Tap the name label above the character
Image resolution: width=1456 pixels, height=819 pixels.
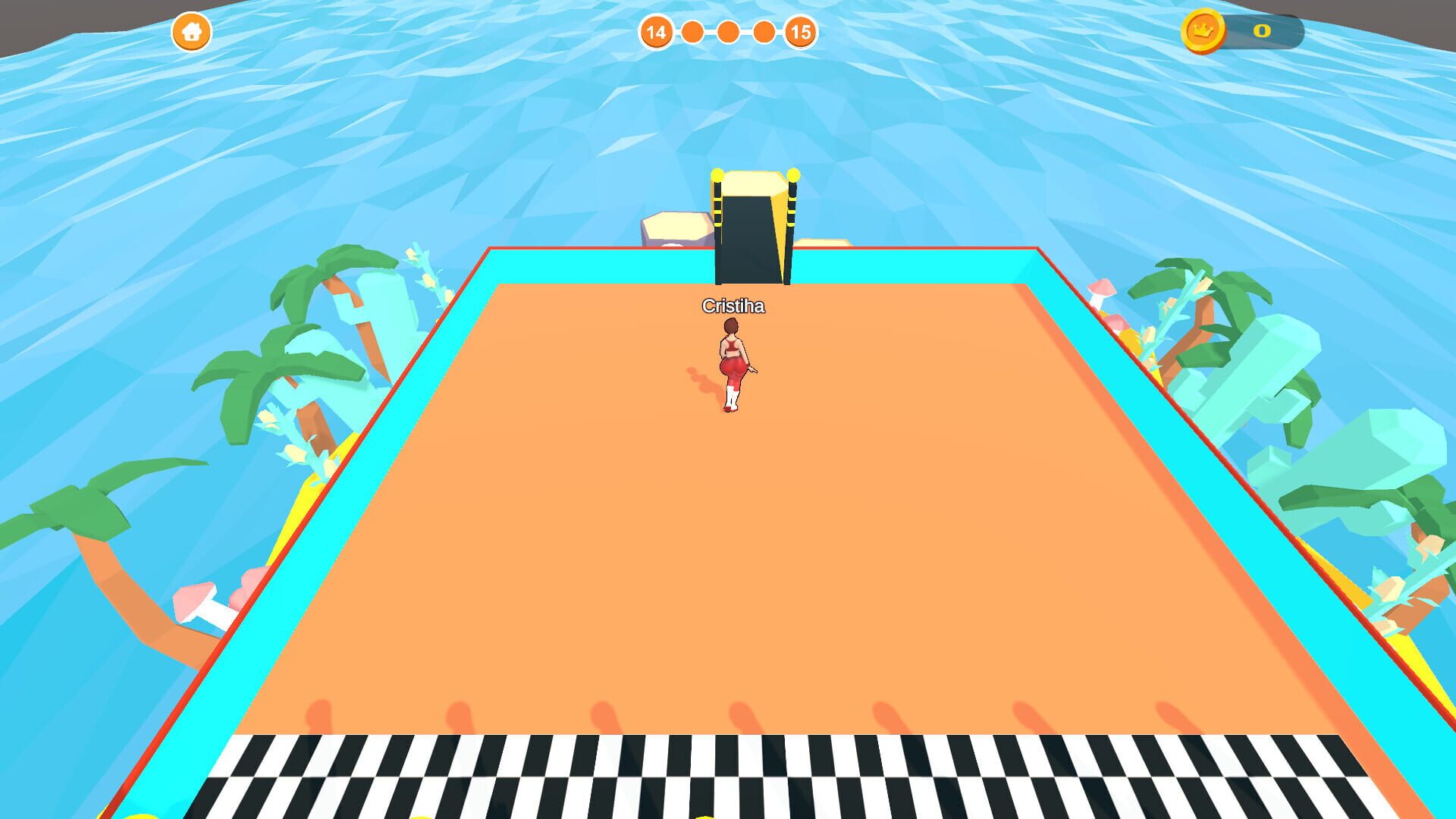(733, 306)
